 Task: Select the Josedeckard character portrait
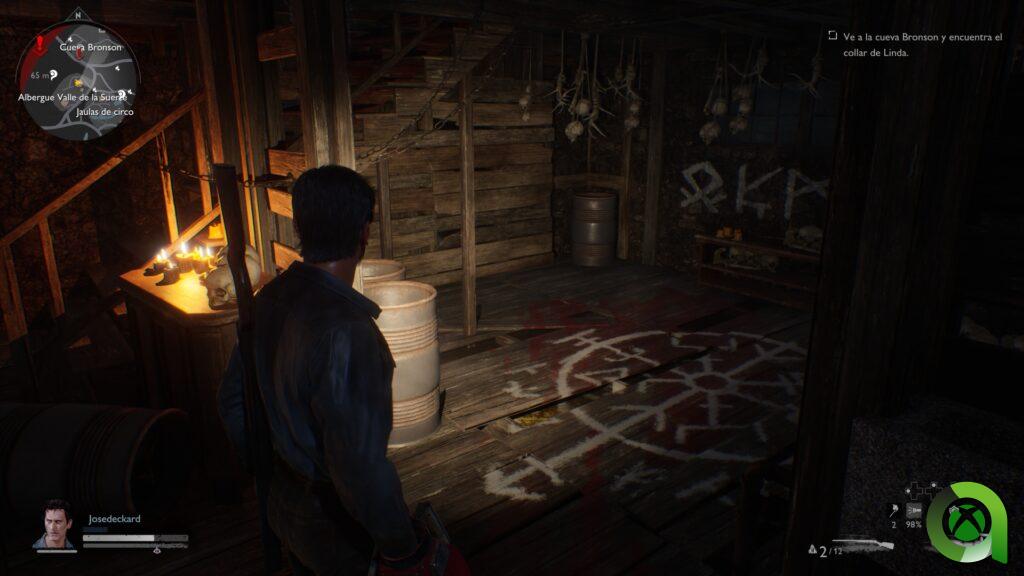coord(58,524)
